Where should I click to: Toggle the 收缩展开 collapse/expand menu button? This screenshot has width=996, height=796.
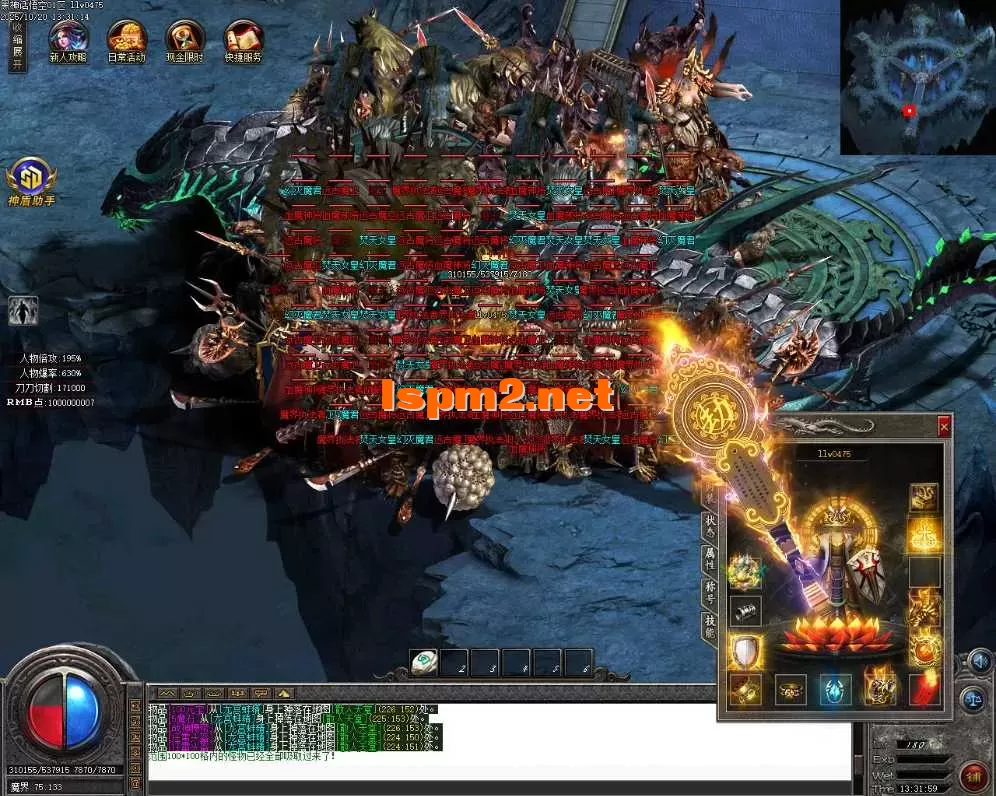pyautogui.click(x=16, y=46)
